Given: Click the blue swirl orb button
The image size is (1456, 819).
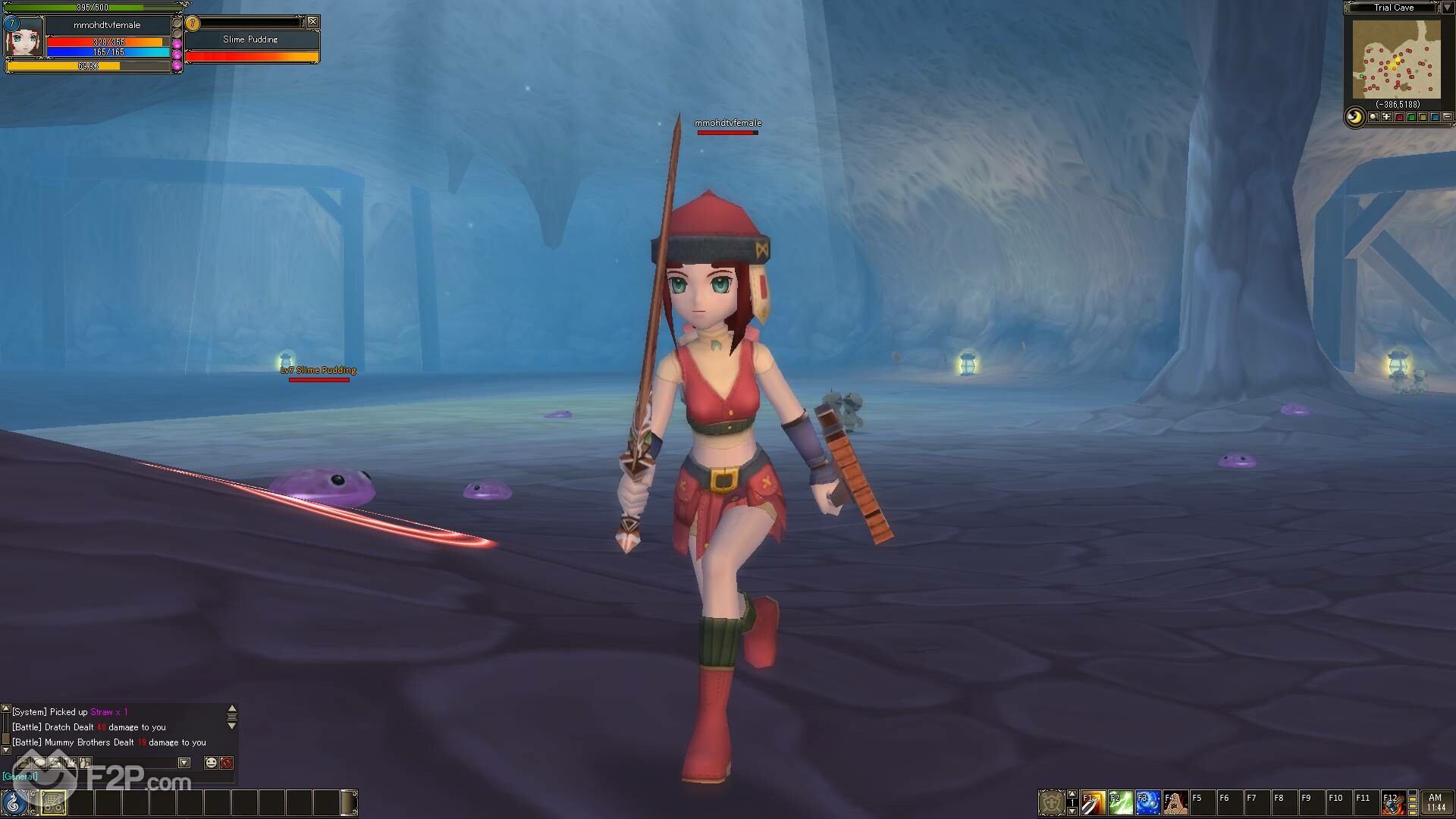Looking at the screenshot, I should click(x=14, y=802).
